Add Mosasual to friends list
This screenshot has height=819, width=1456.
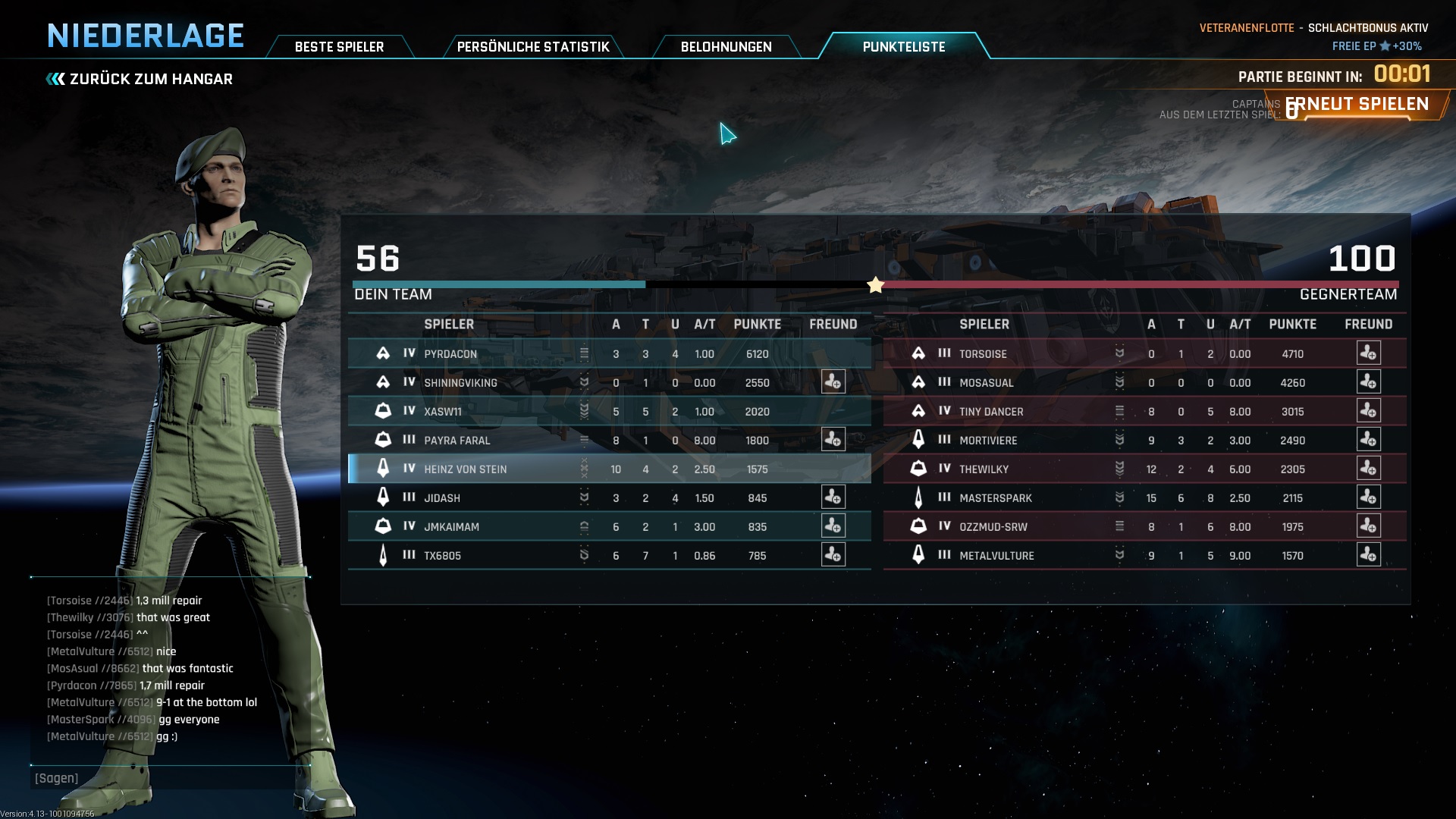[1368, 382]
